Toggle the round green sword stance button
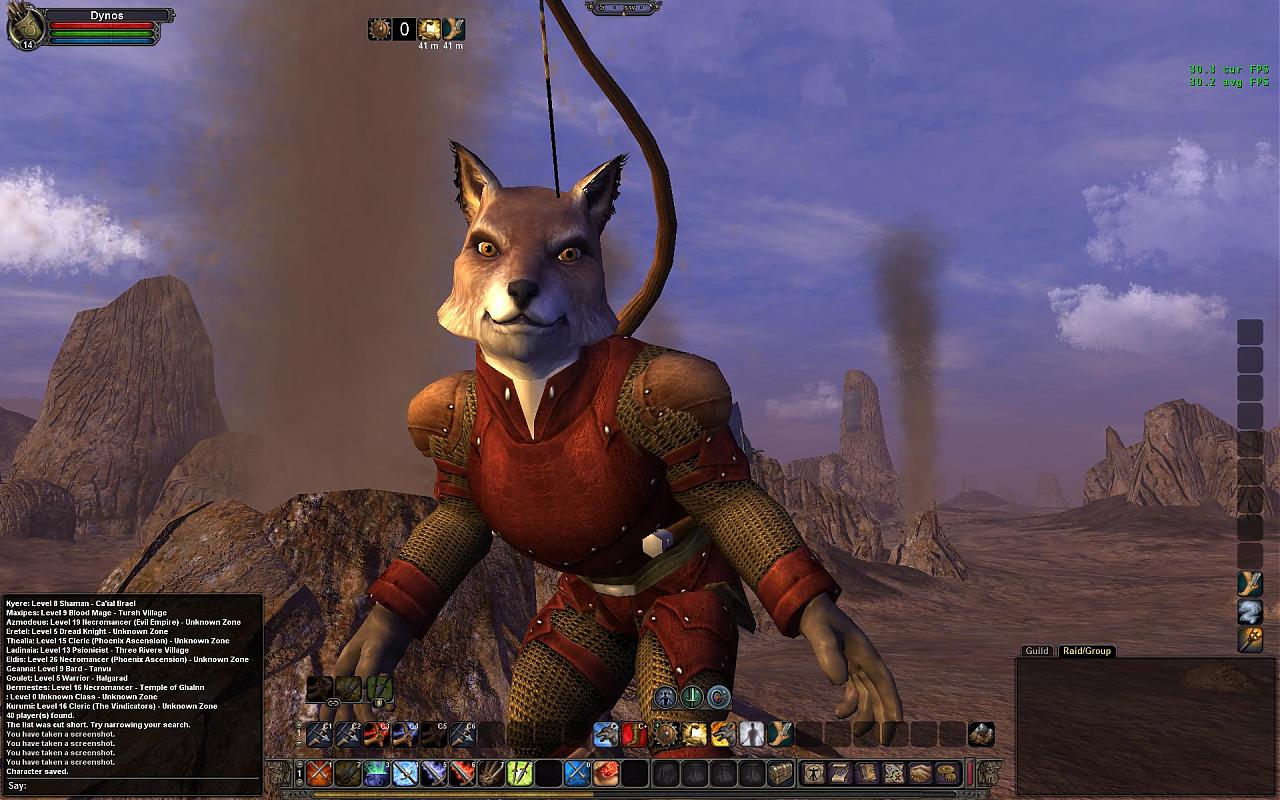1280x800 pixels. pyautogui.click(x=692, y=697)
